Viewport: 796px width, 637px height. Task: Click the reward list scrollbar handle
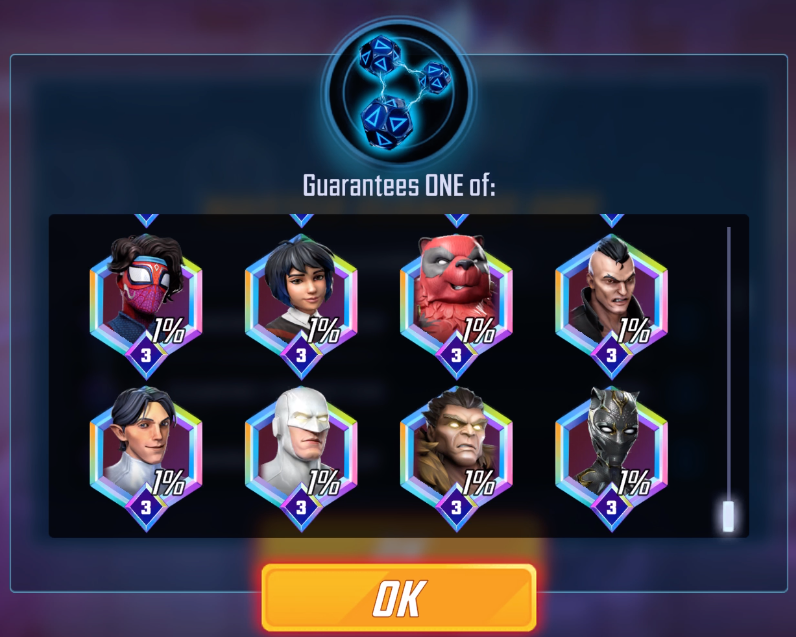[x=729, y=516]
